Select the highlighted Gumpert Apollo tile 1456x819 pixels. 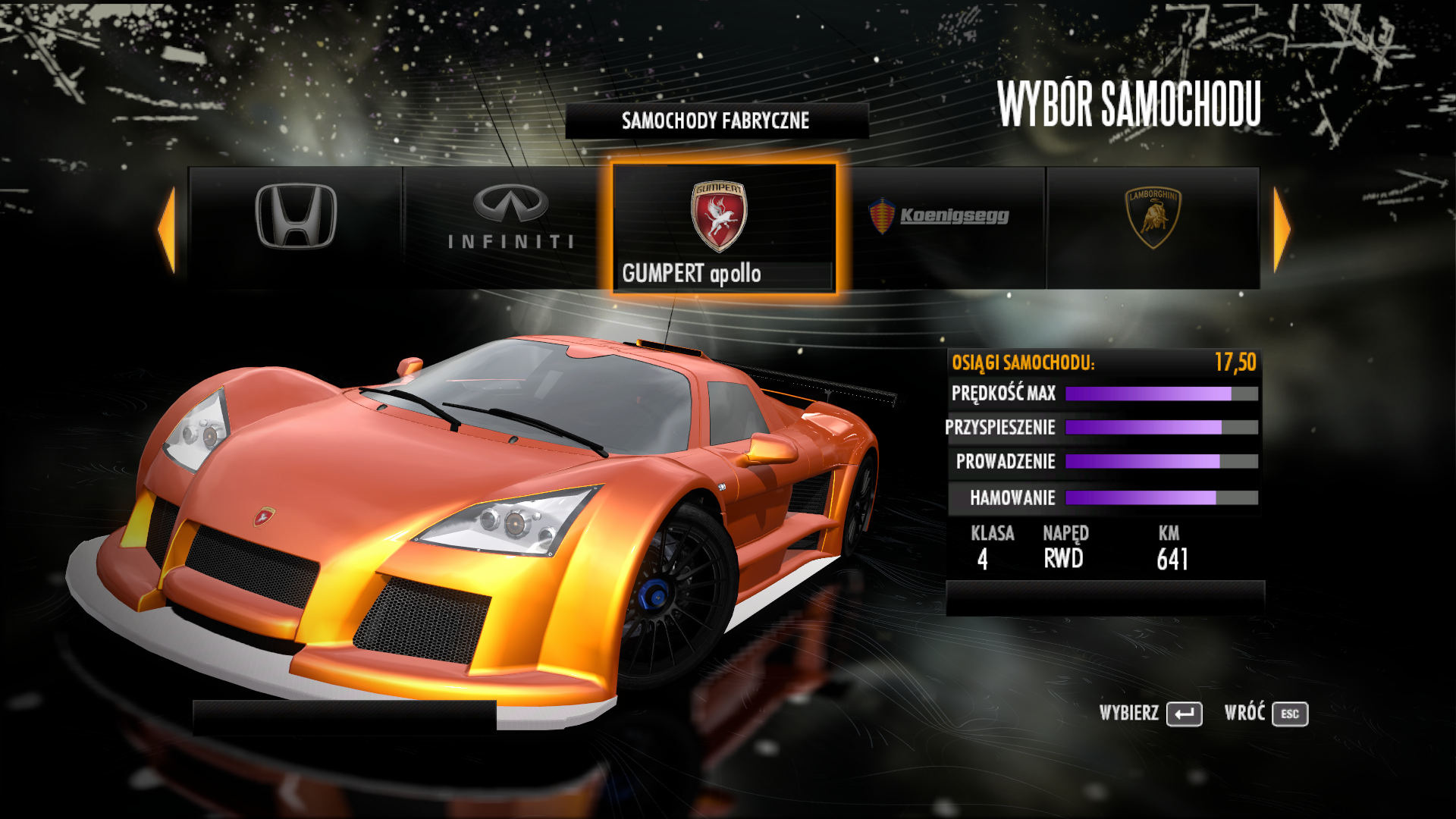click(x=723, y=227)
